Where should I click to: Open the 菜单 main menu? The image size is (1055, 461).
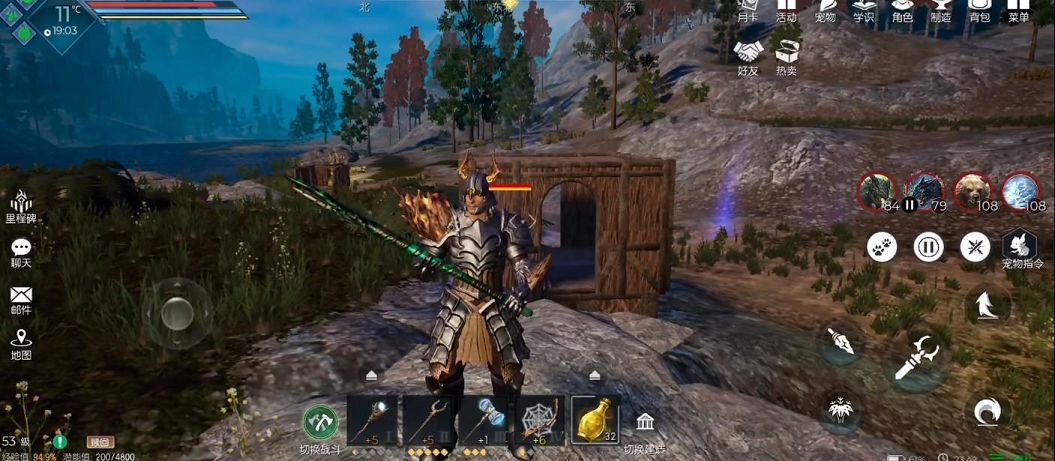pyautogui.click(x=1018, y=10)
